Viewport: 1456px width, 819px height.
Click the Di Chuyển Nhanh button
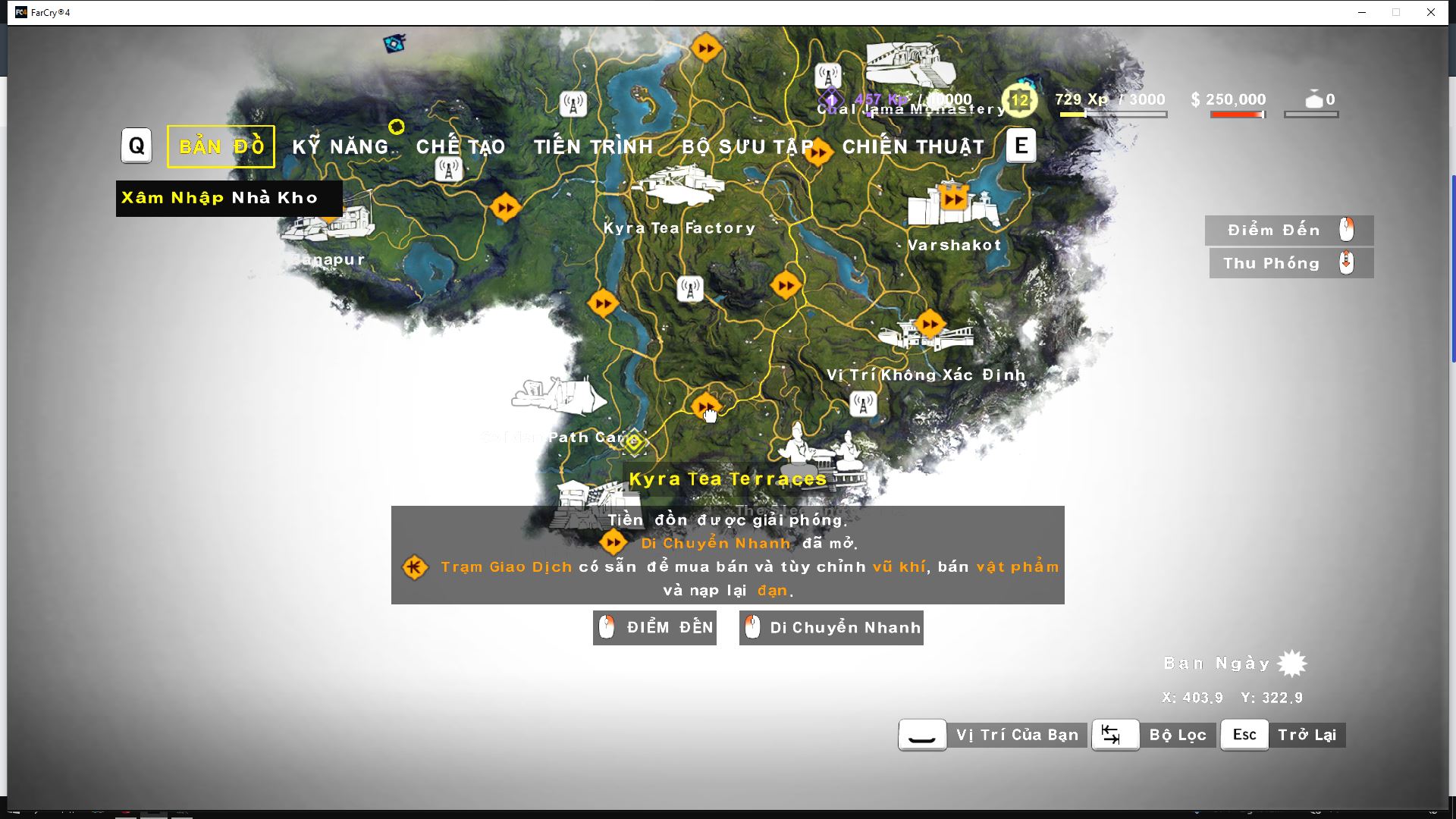point(831,627)
